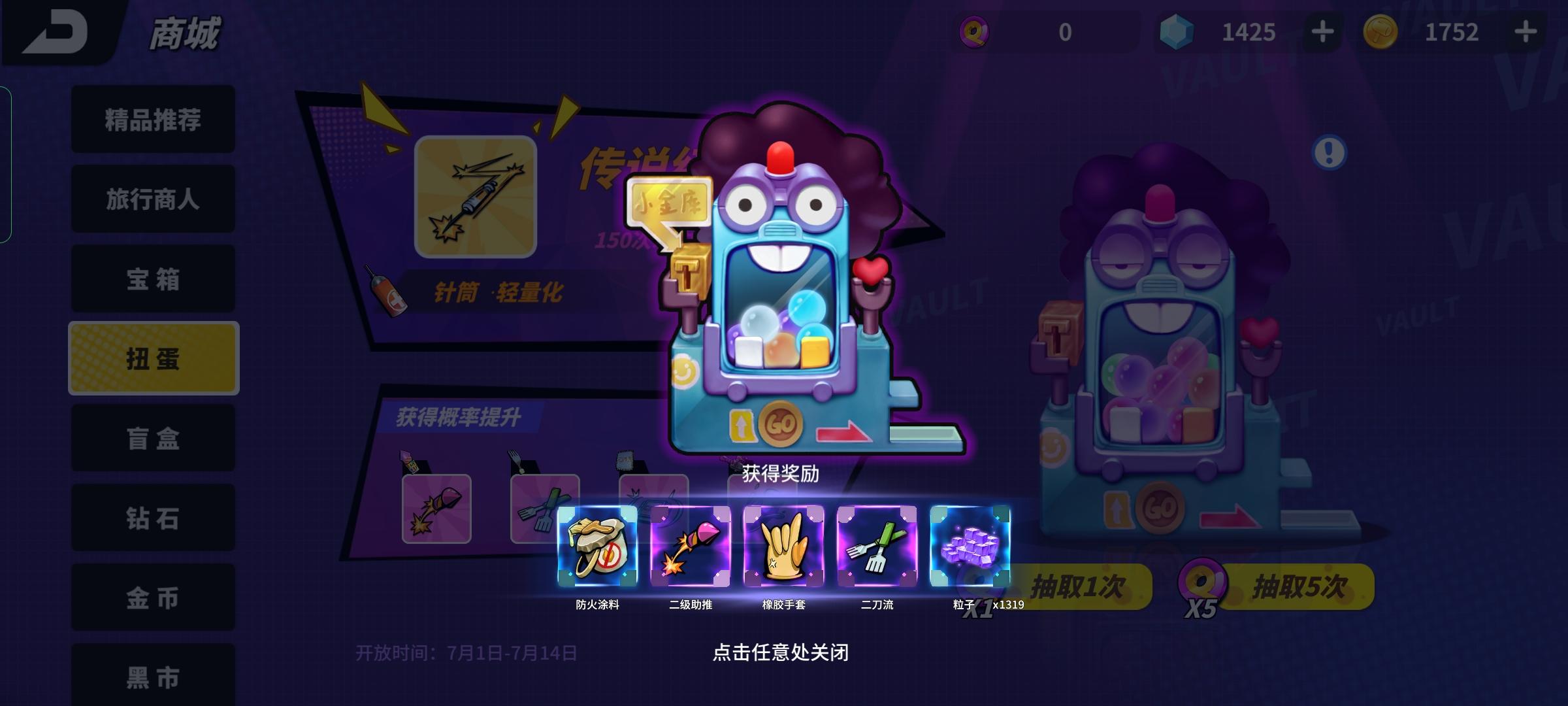1568x706 pixels.
Task: Tap the back arrow next to 商城
Action: pos(52,31)
